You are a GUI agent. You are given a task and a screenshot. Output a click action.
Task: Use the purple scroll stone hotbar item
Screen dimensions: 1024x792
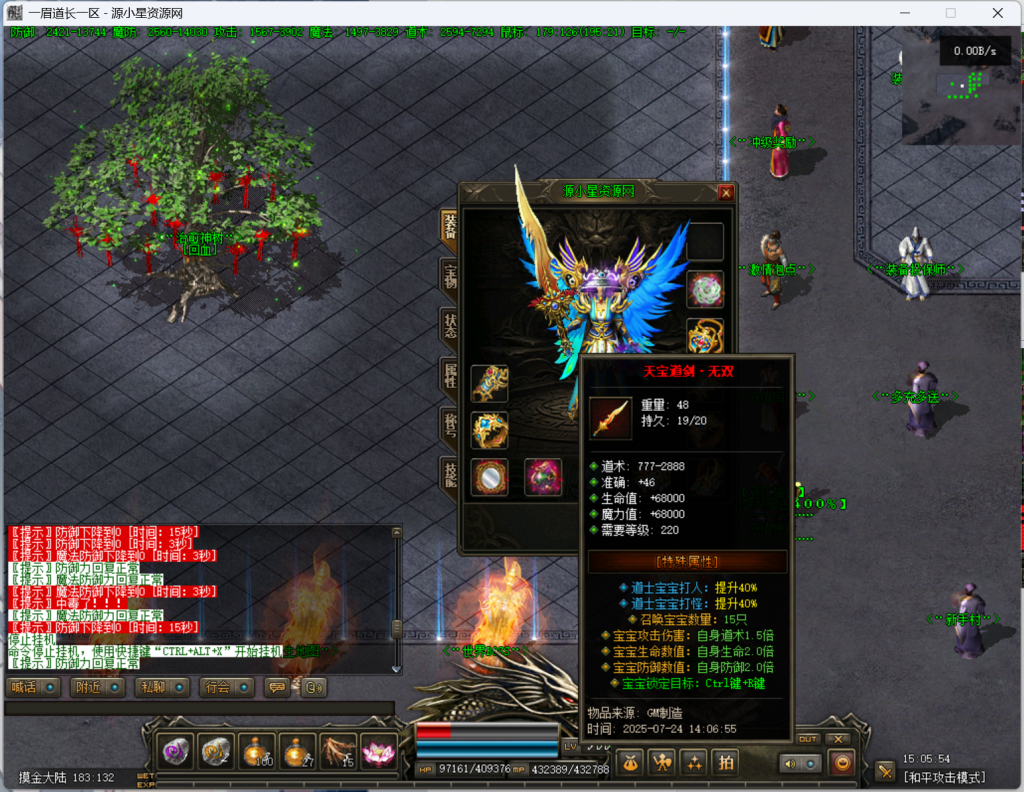tap(177, 752)
